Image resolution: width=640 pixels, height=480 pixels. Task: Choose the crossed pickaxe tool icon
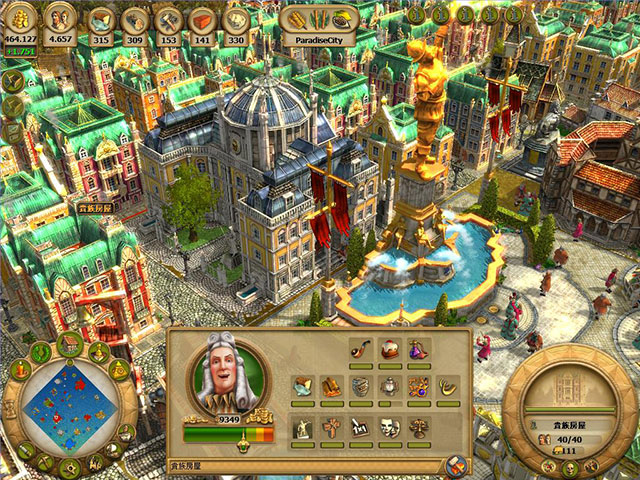(44, 462)
